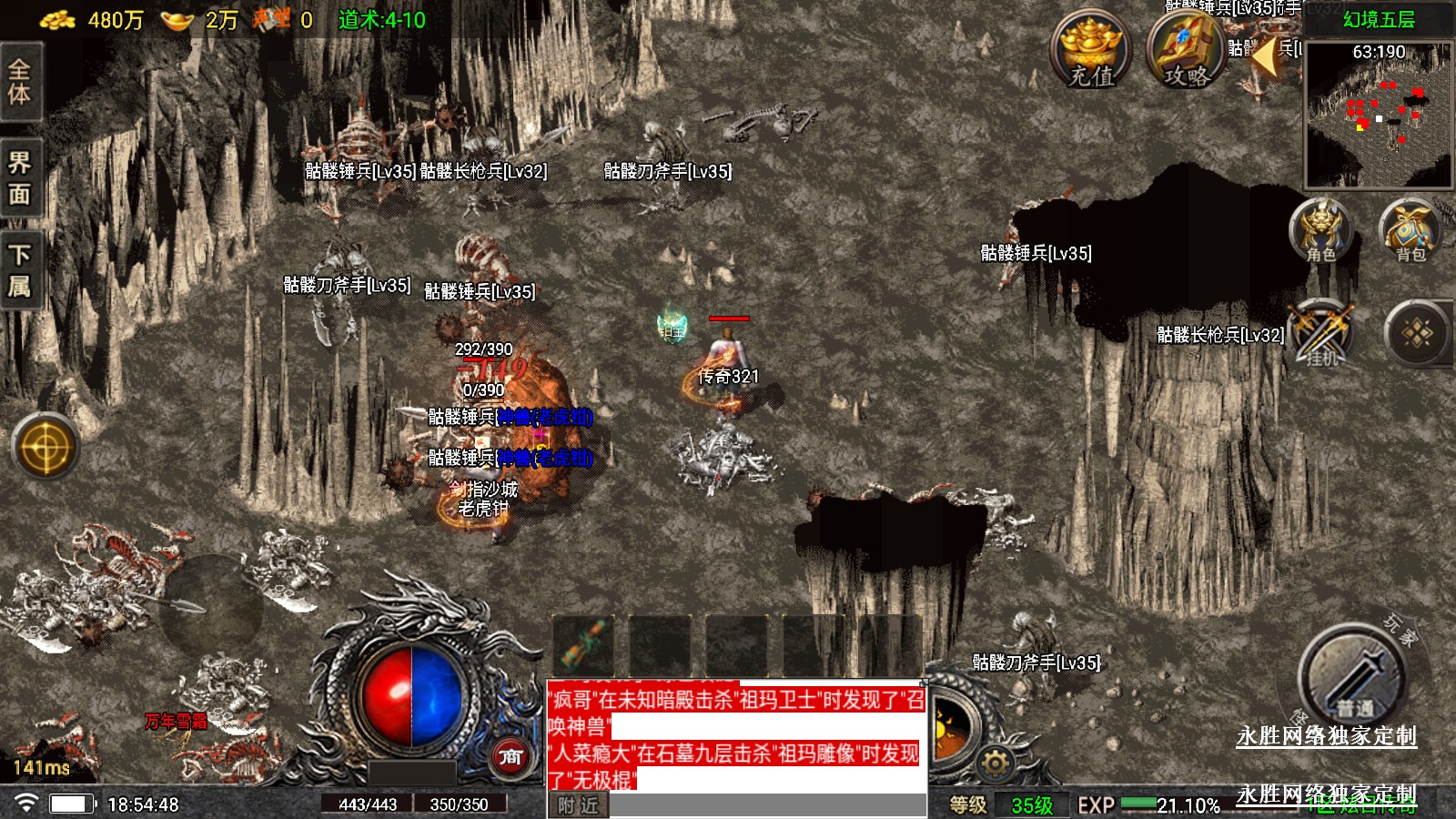
Task: Switch chat channel with 附近 button
Action: click(x=578, y=805)
